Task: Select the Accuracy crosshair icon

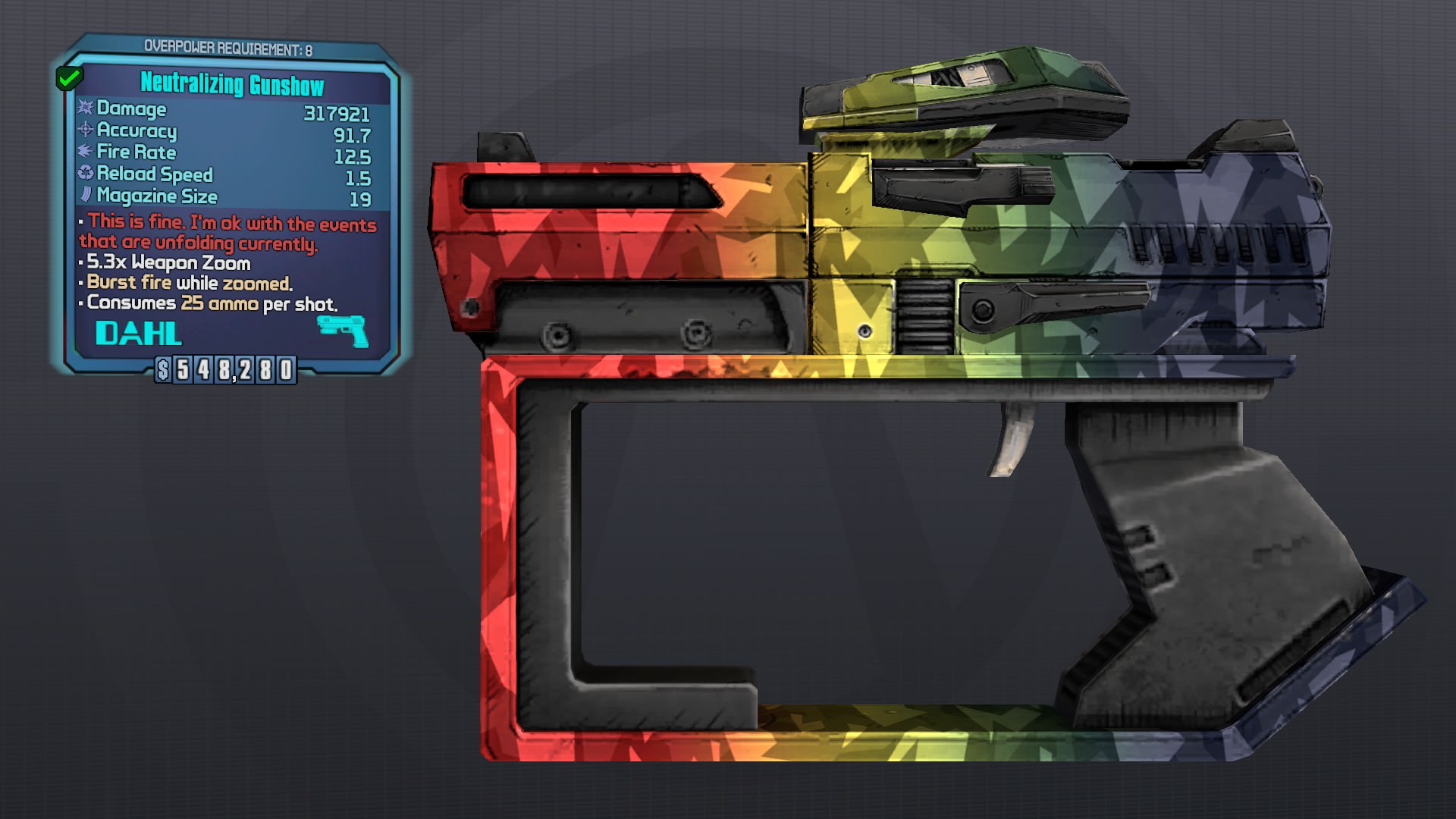Action: coord(85,131)
